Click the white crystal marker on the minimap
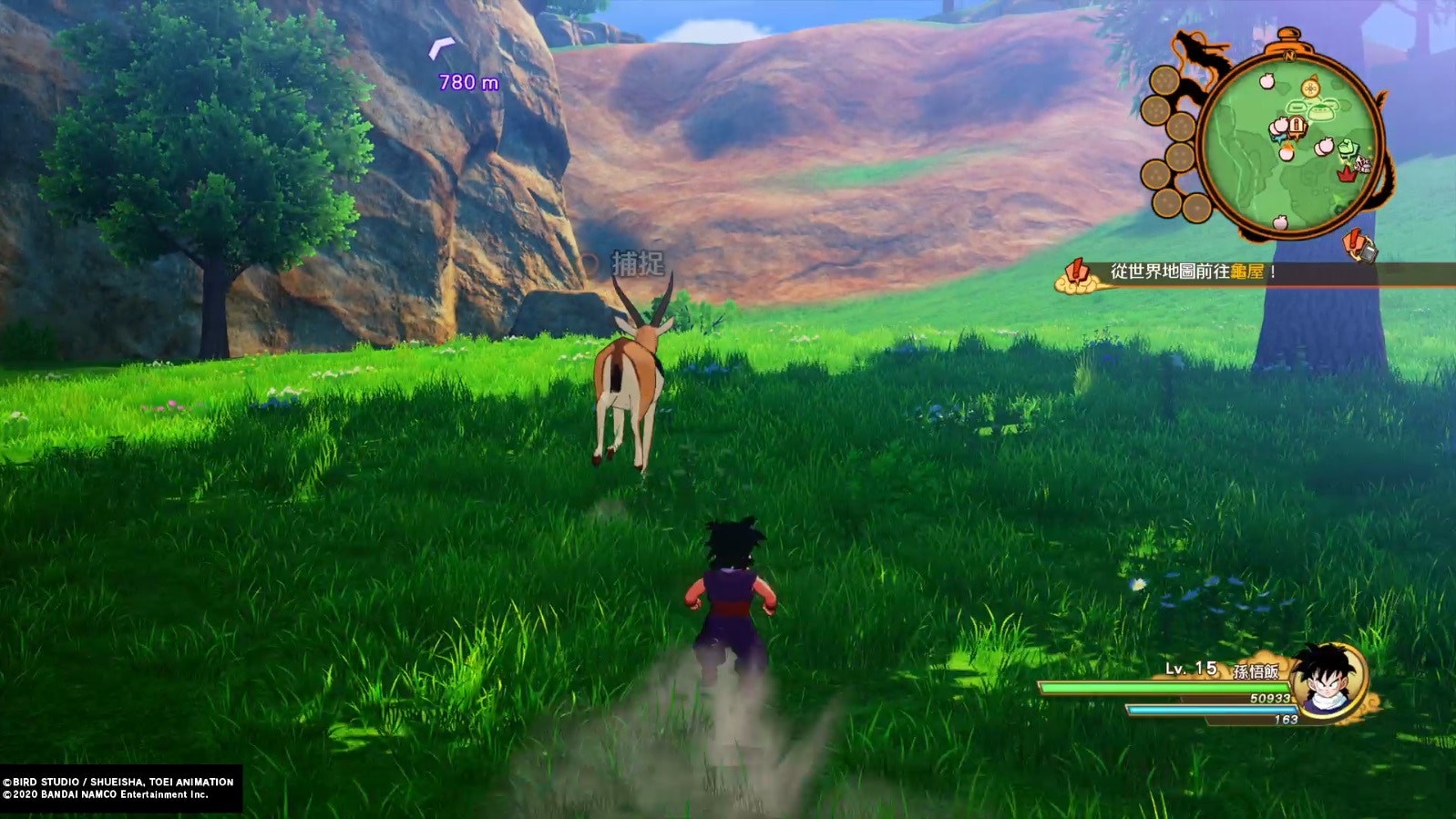This screenshot has width=1456, height=819. (1361, 164)
